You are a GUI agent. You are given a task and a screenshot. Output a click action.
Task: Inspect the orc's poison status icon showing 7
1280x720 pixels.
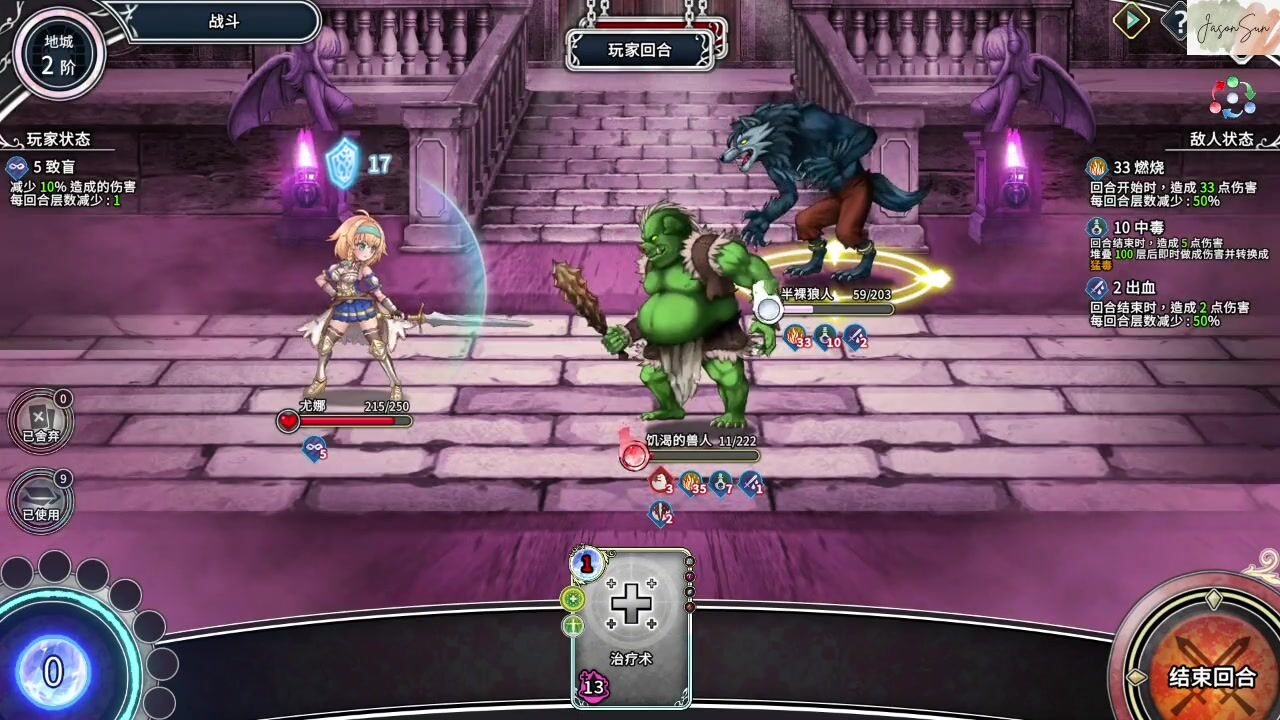click(721, 484)
